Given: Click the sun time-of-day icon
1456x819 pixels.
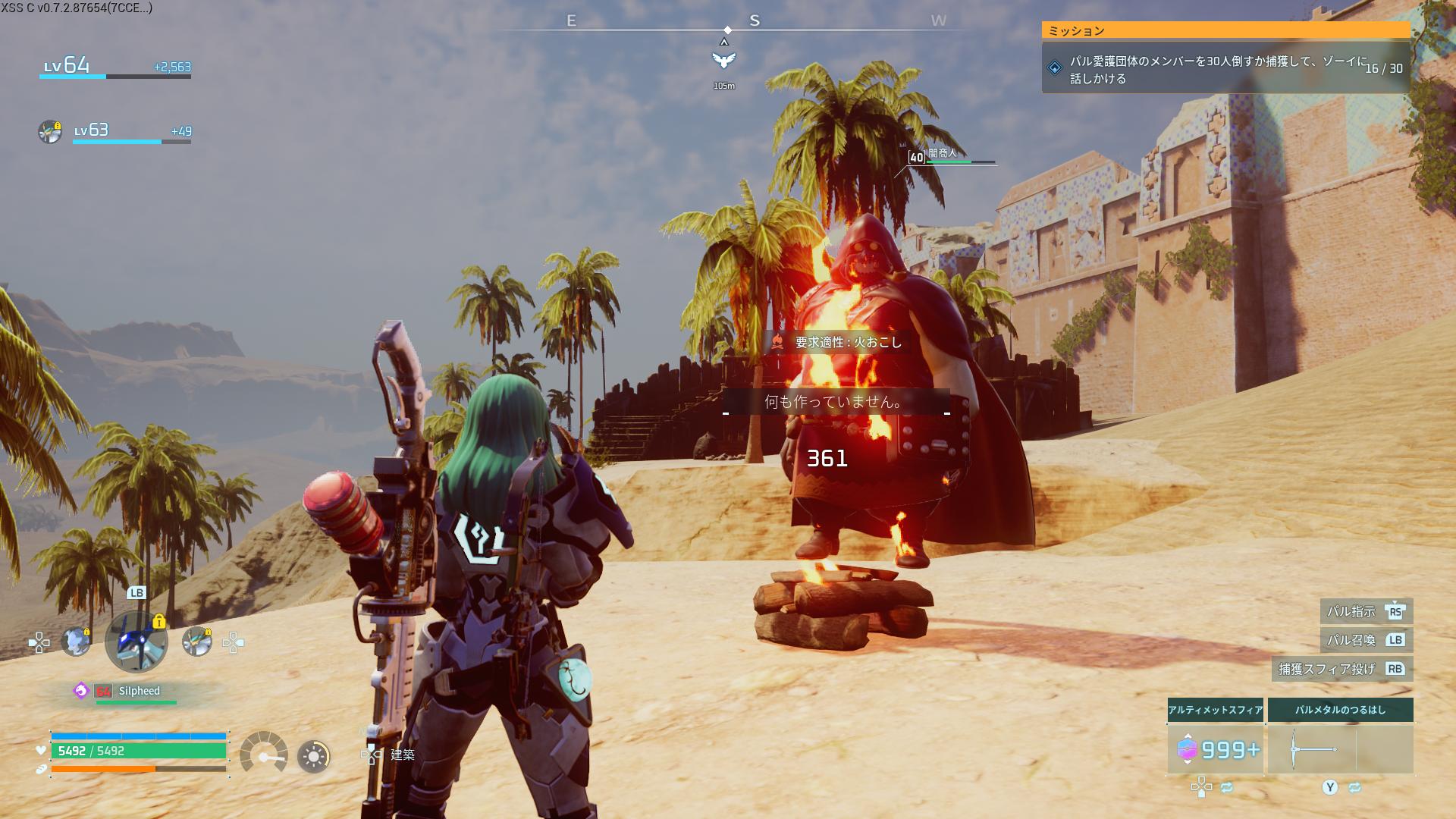Looking at the screenshot, I should (x=314, y=756).
